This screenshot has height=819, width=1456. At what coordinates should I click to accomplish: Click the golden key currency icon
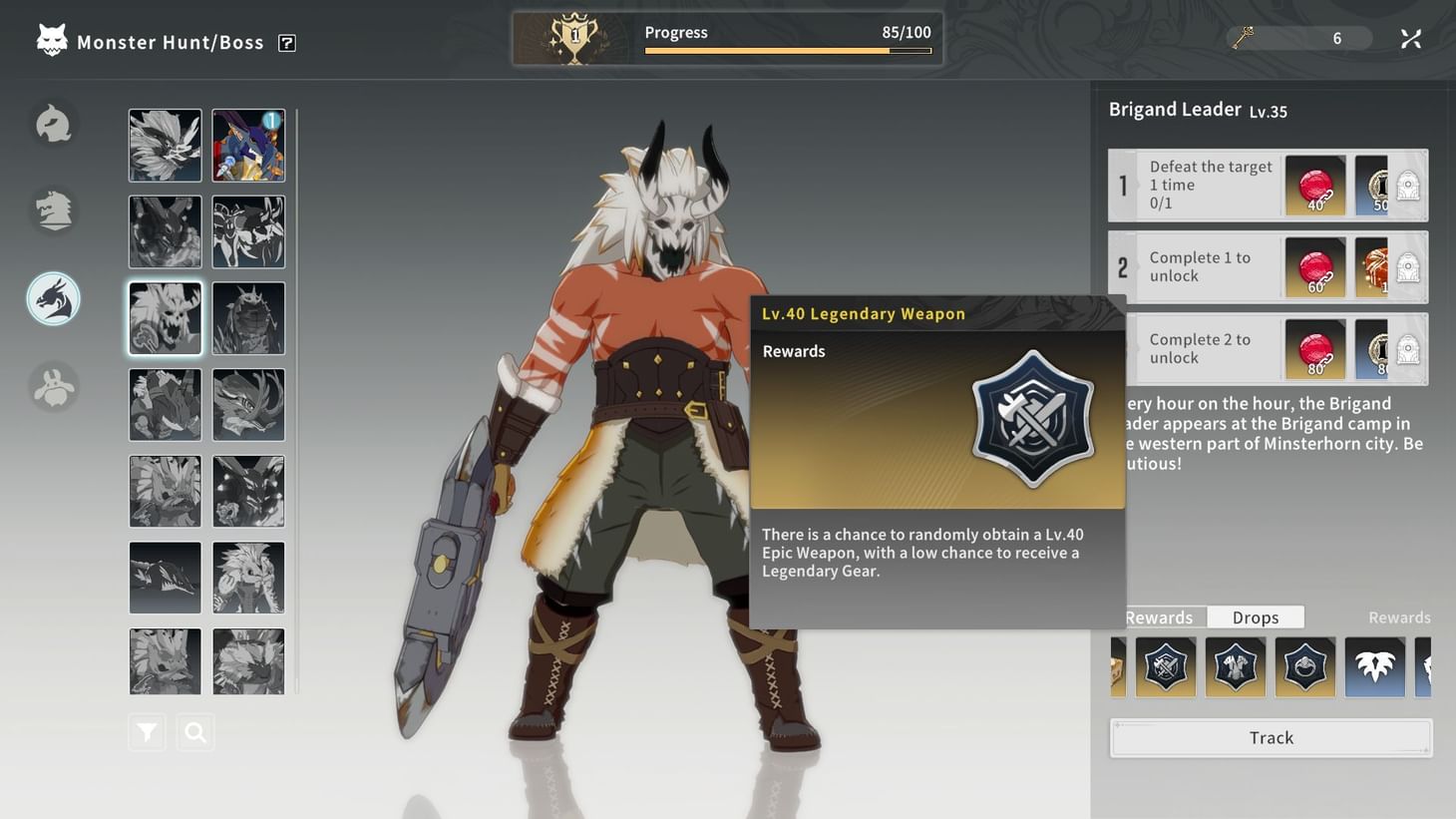pyautogui.click(x=1243, y=38)
